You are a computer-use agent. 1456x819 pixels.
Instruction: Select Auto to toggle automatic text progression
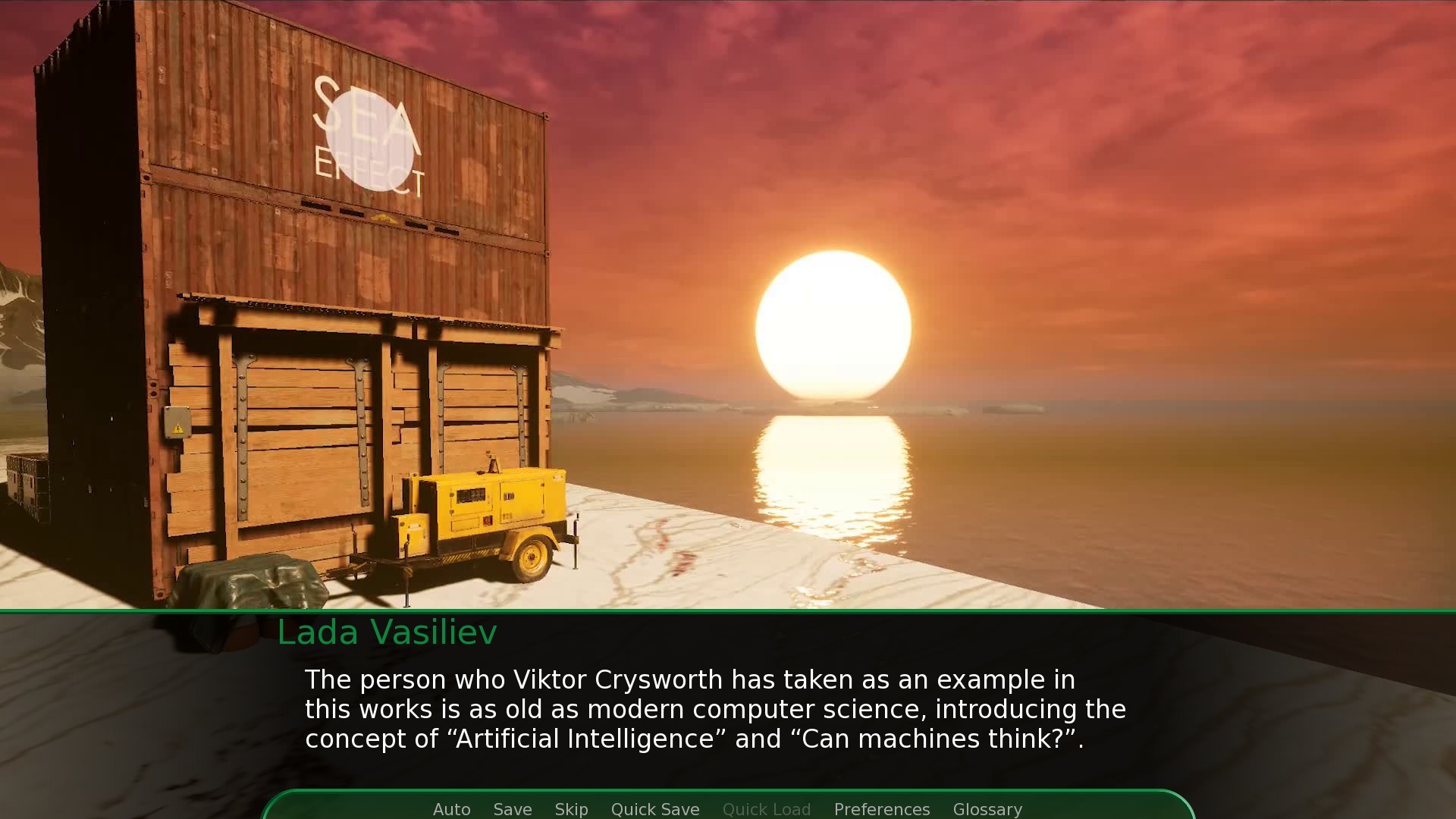pos(451,809)
